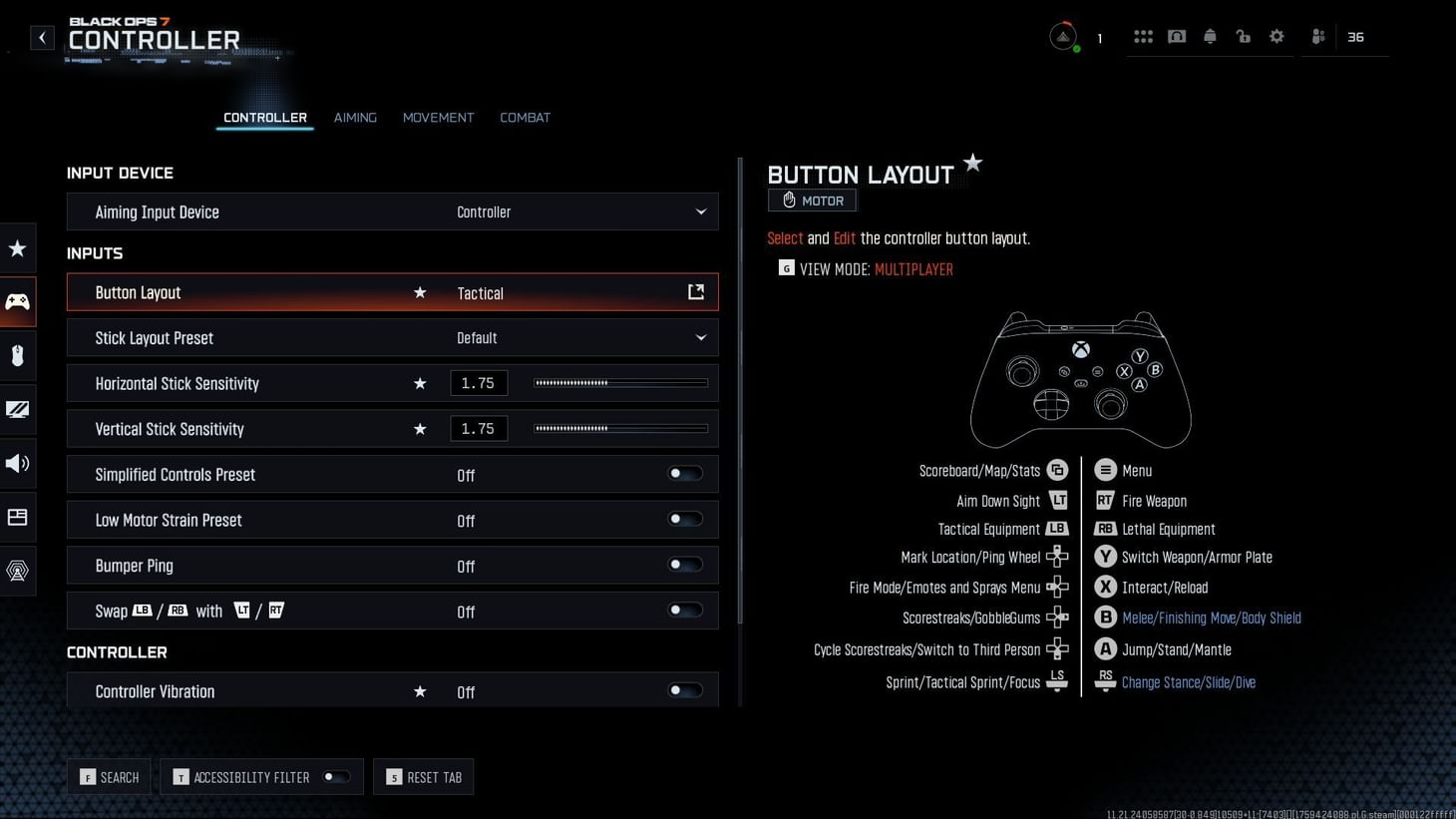Image resolution: width=1456 pixels, height=819 pixels.
Task: Open mouse and keyboard settings from the sidebar
Action: (17, 356)
